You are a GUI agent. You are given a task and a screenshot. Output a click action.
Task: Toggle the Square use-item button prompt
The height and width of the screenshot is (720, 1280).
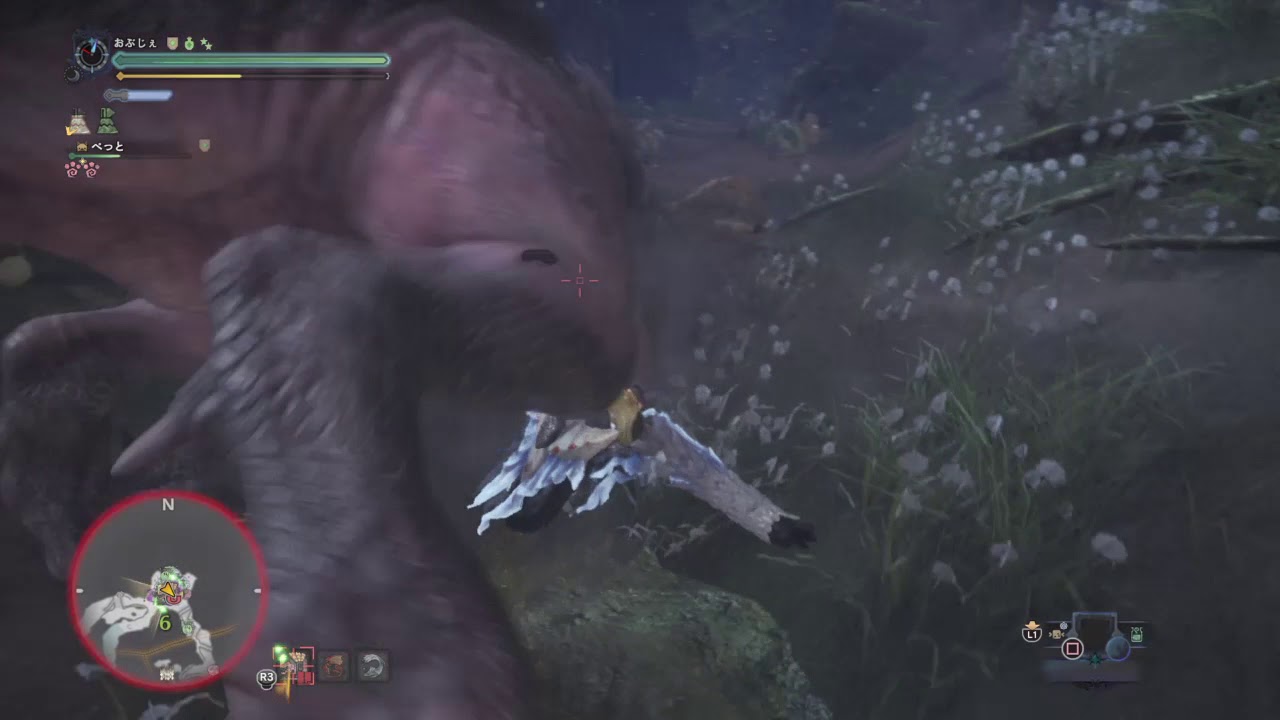(x=1073, y=648)
